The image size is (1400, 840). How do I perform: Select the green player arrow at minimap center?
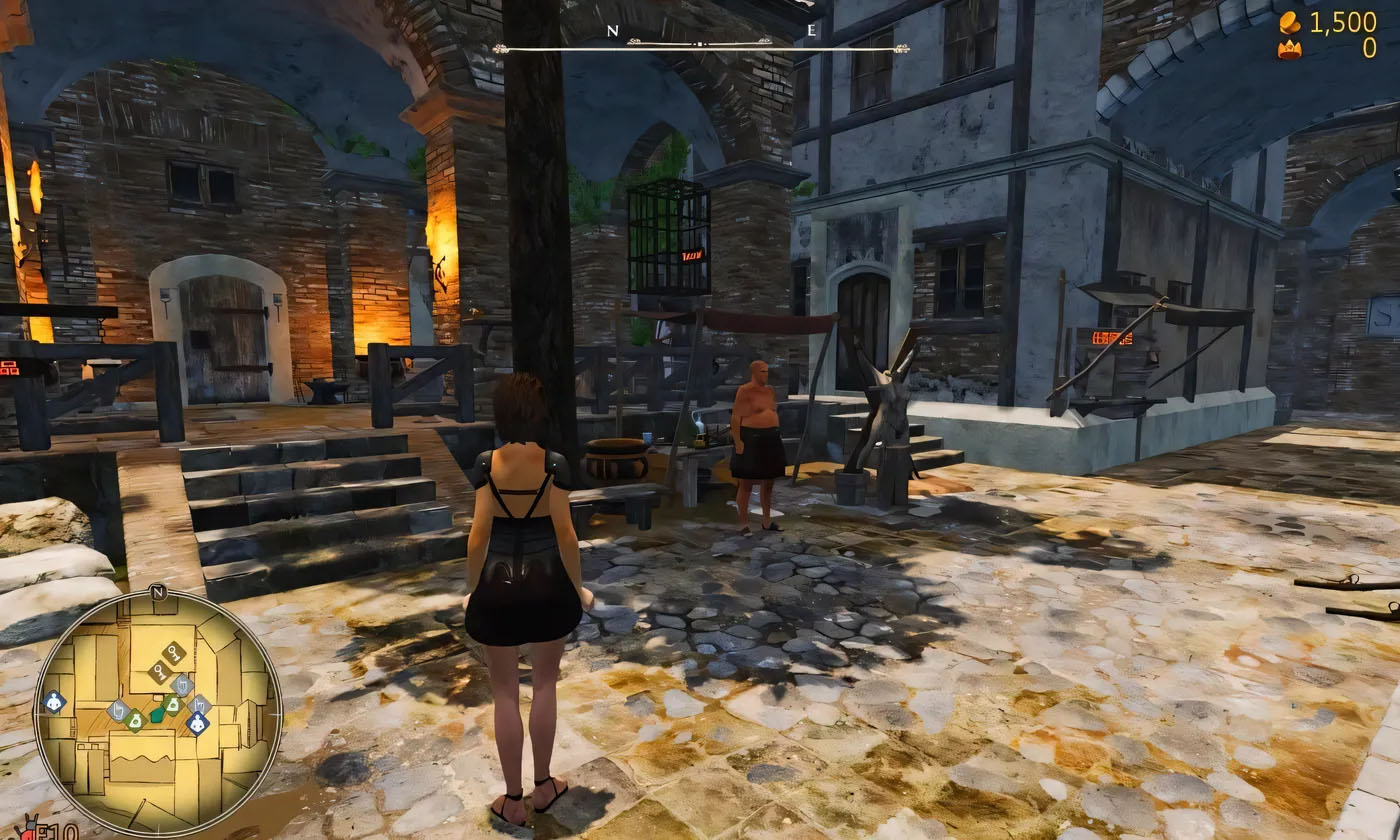(x=156, y=715)
